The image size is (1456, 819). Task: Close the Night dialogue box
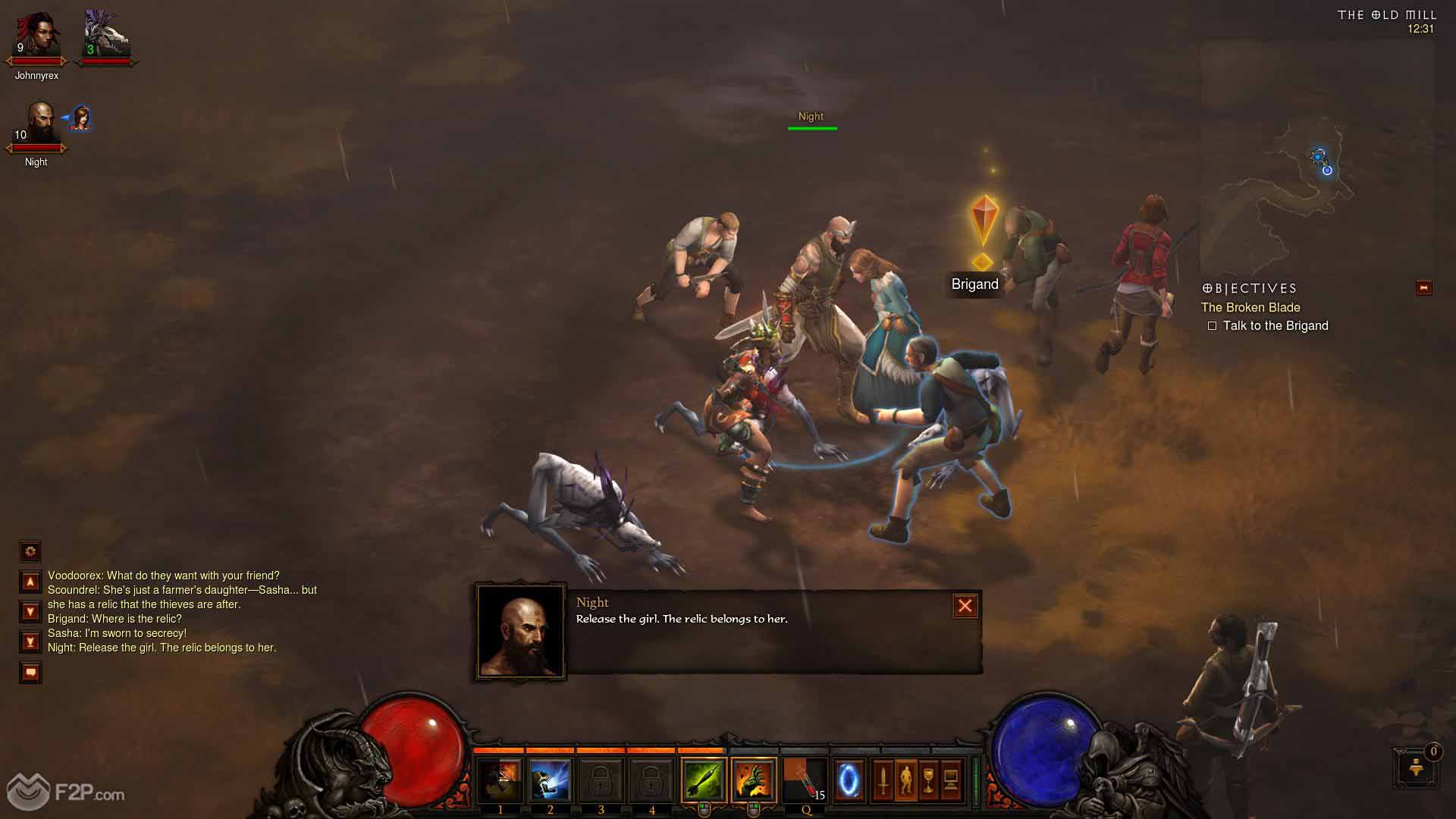[965, 606]
